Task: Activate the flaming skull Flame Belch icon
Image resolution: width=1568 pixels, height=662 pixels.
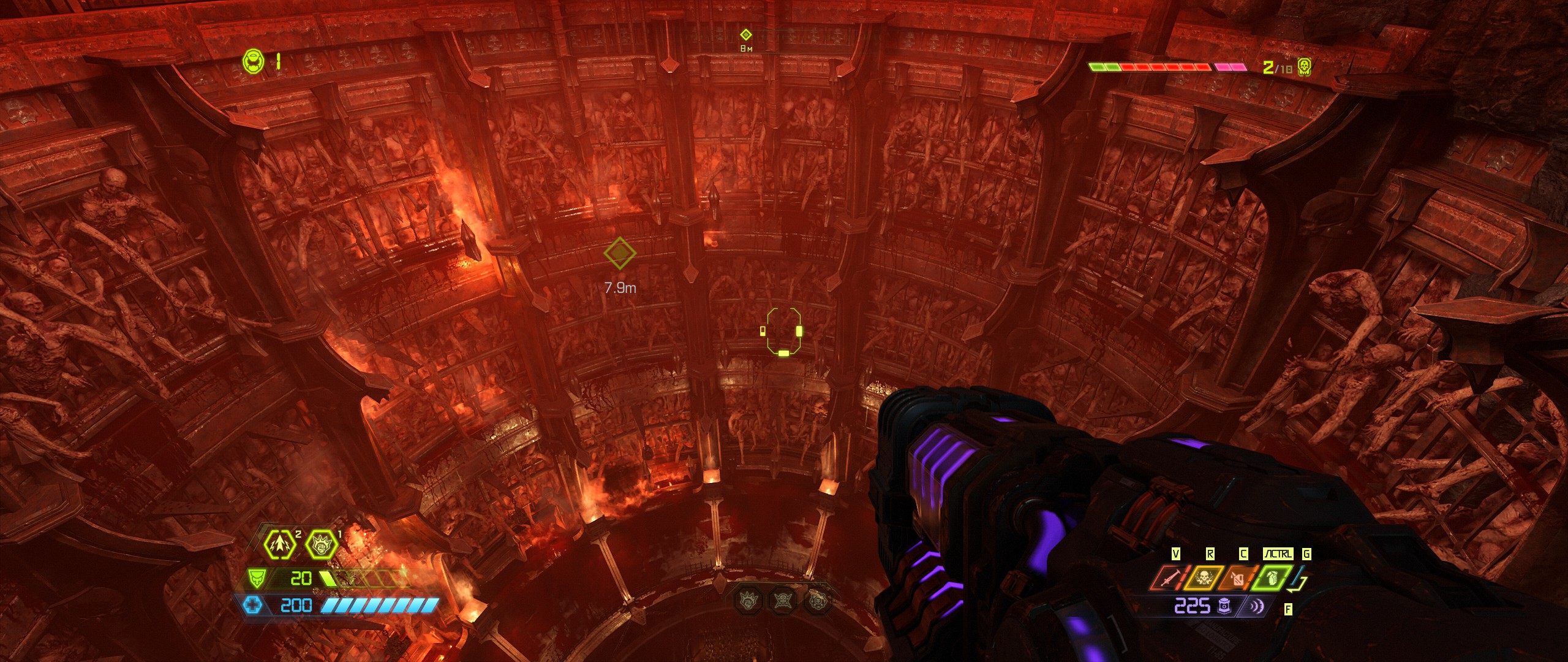Action: point(1203,579)
